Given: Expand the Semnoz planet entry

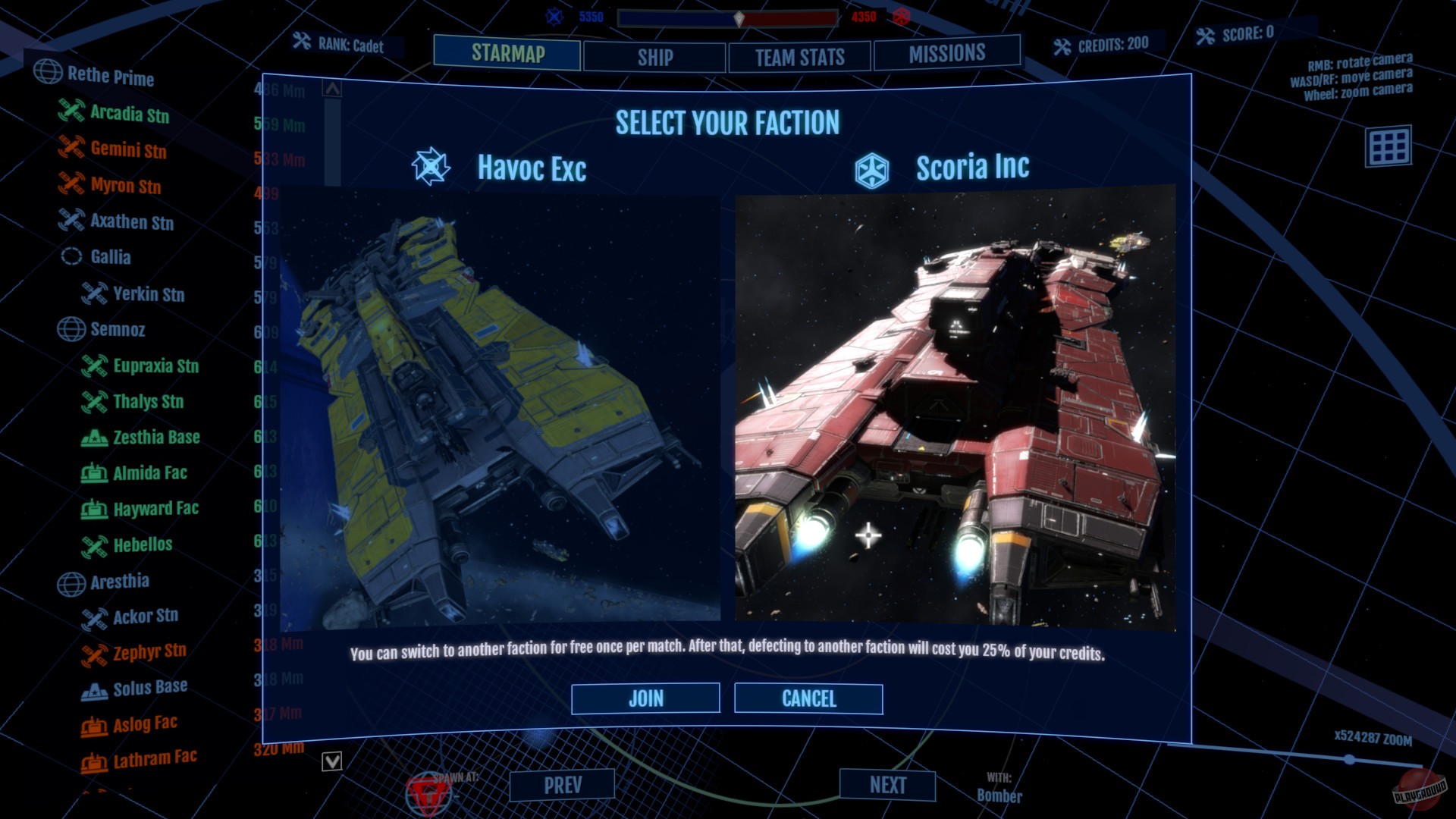Looking at the screenshot, I should tap(72, 330).
